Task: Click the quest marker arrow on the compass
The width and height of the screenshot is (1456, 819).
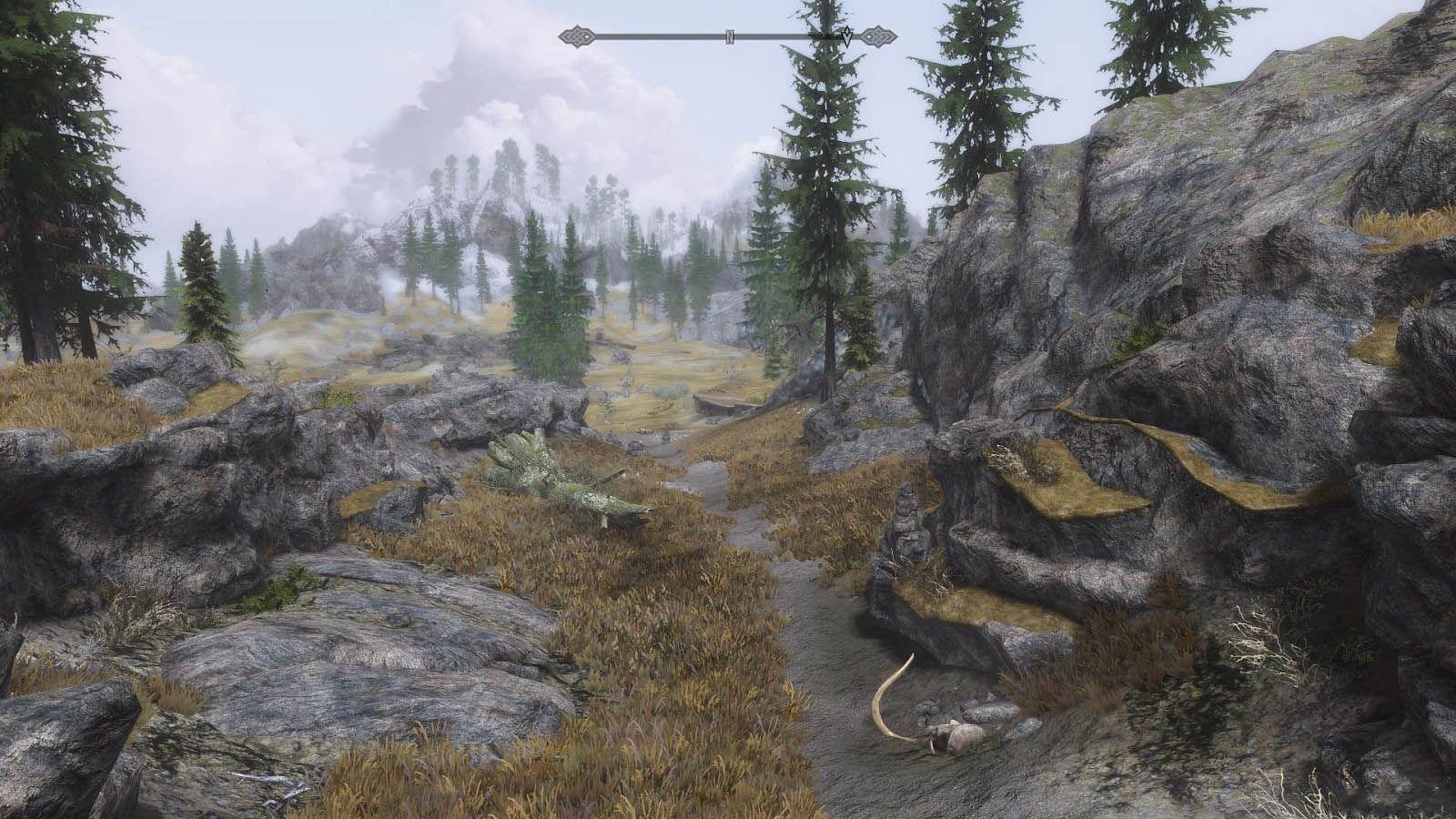Action: coord(847,37)
